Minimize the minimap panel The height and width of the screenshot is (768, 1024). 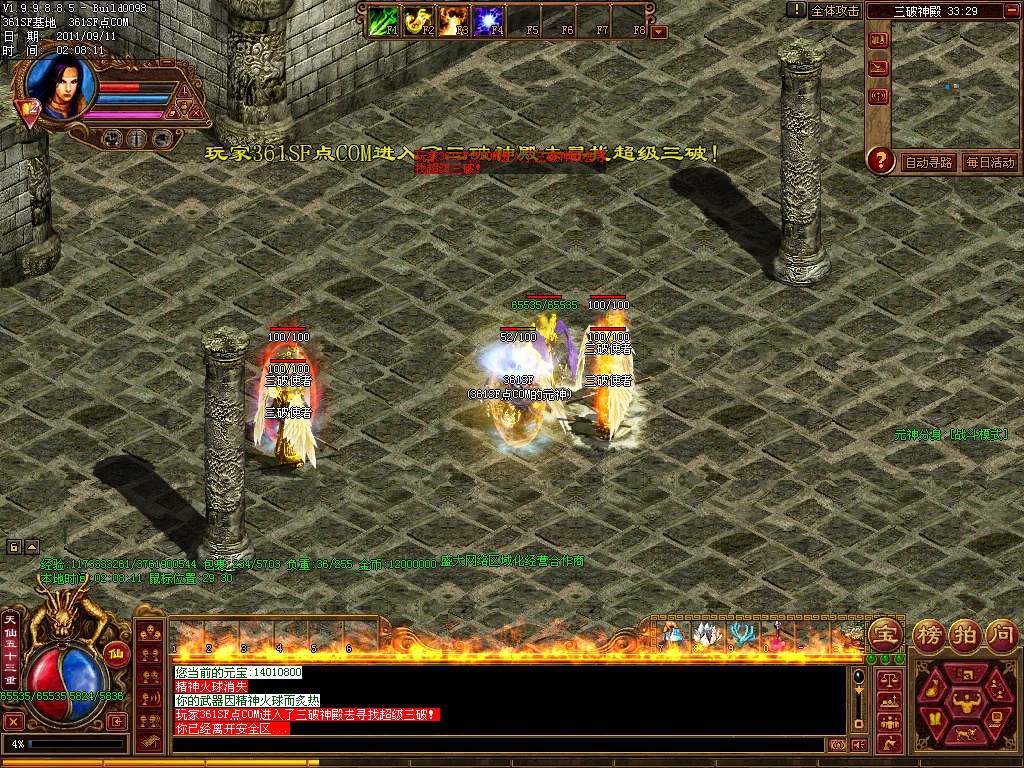point(1012,11)
